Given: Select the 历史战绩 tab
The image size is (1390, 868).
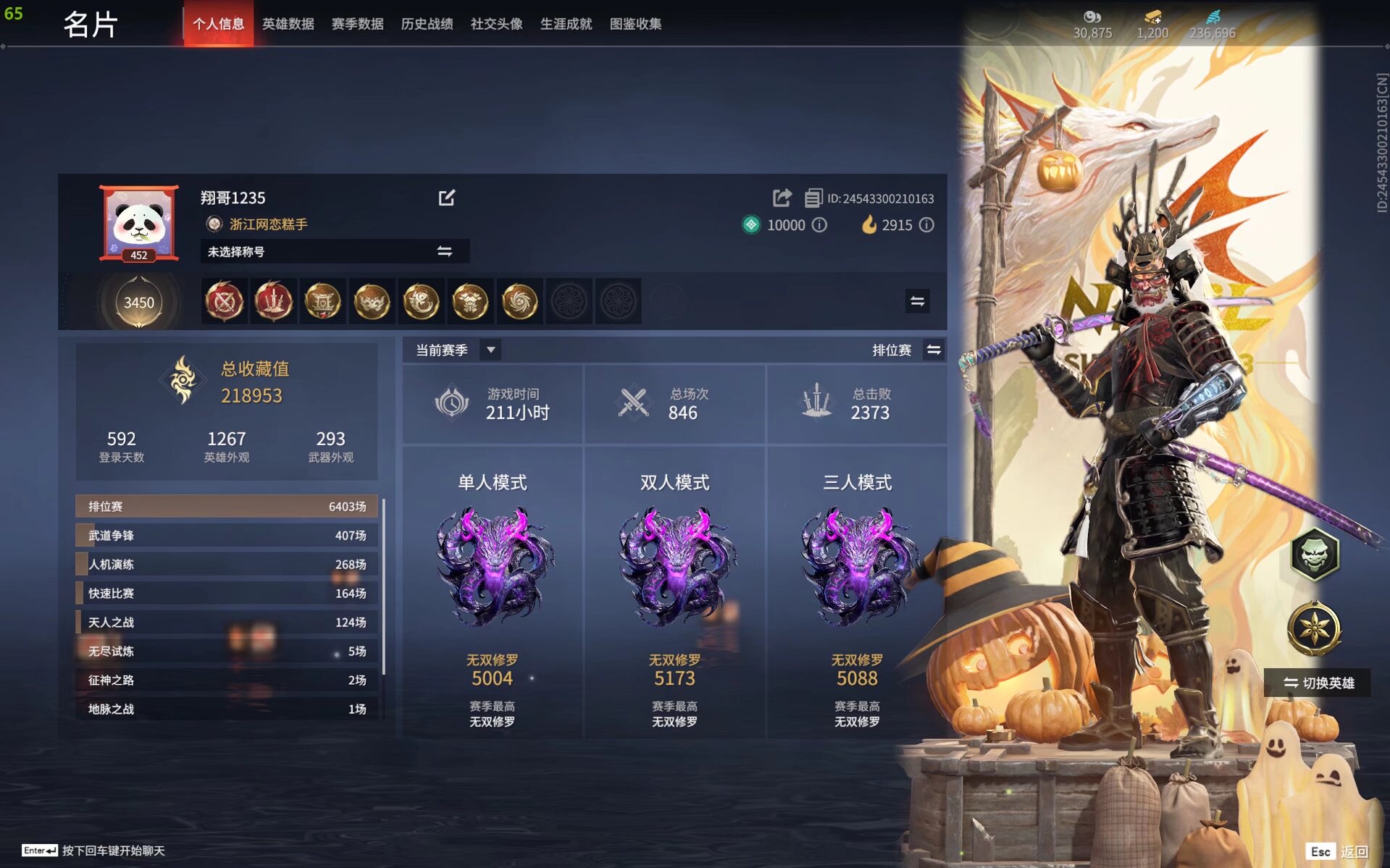Looking at the screenshot, I should (x=427, y=24).
